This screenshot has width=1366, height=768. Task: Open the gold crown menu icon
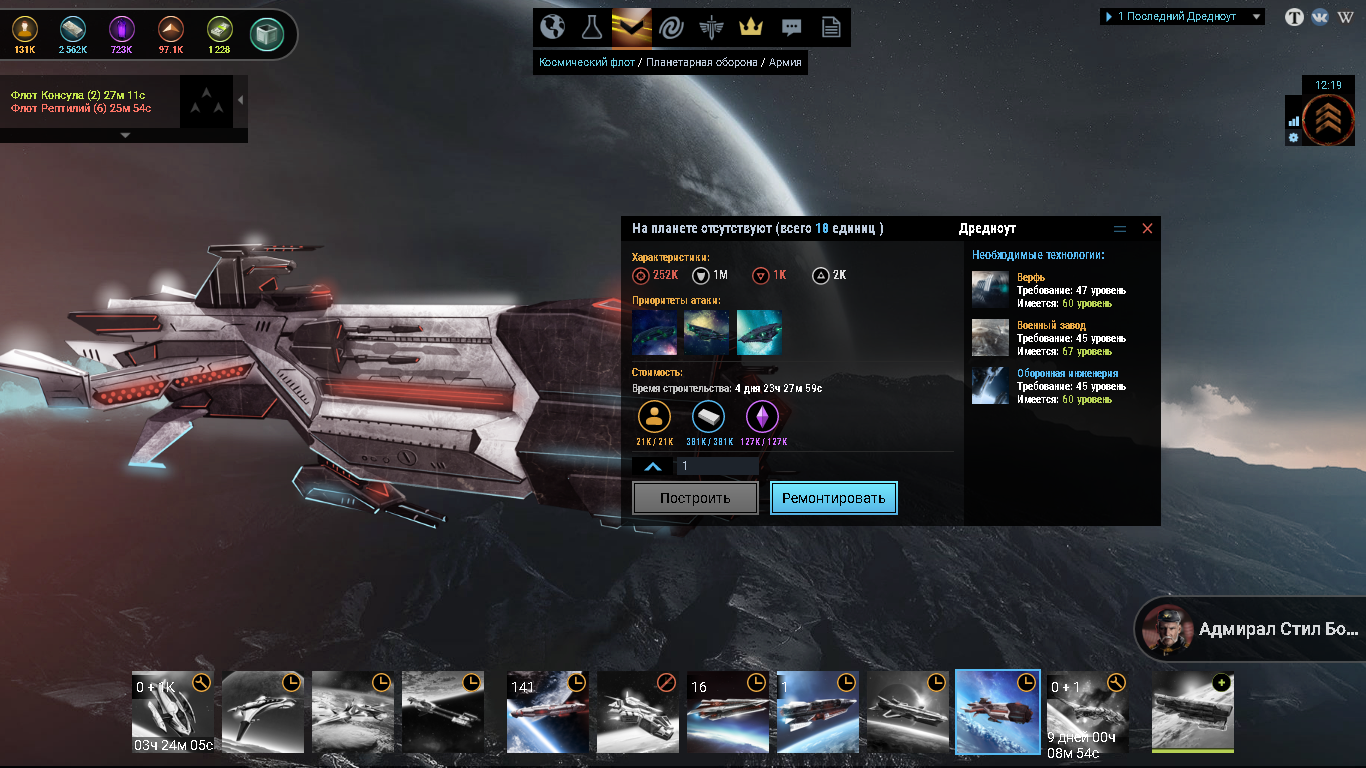[x=750, y=27]
